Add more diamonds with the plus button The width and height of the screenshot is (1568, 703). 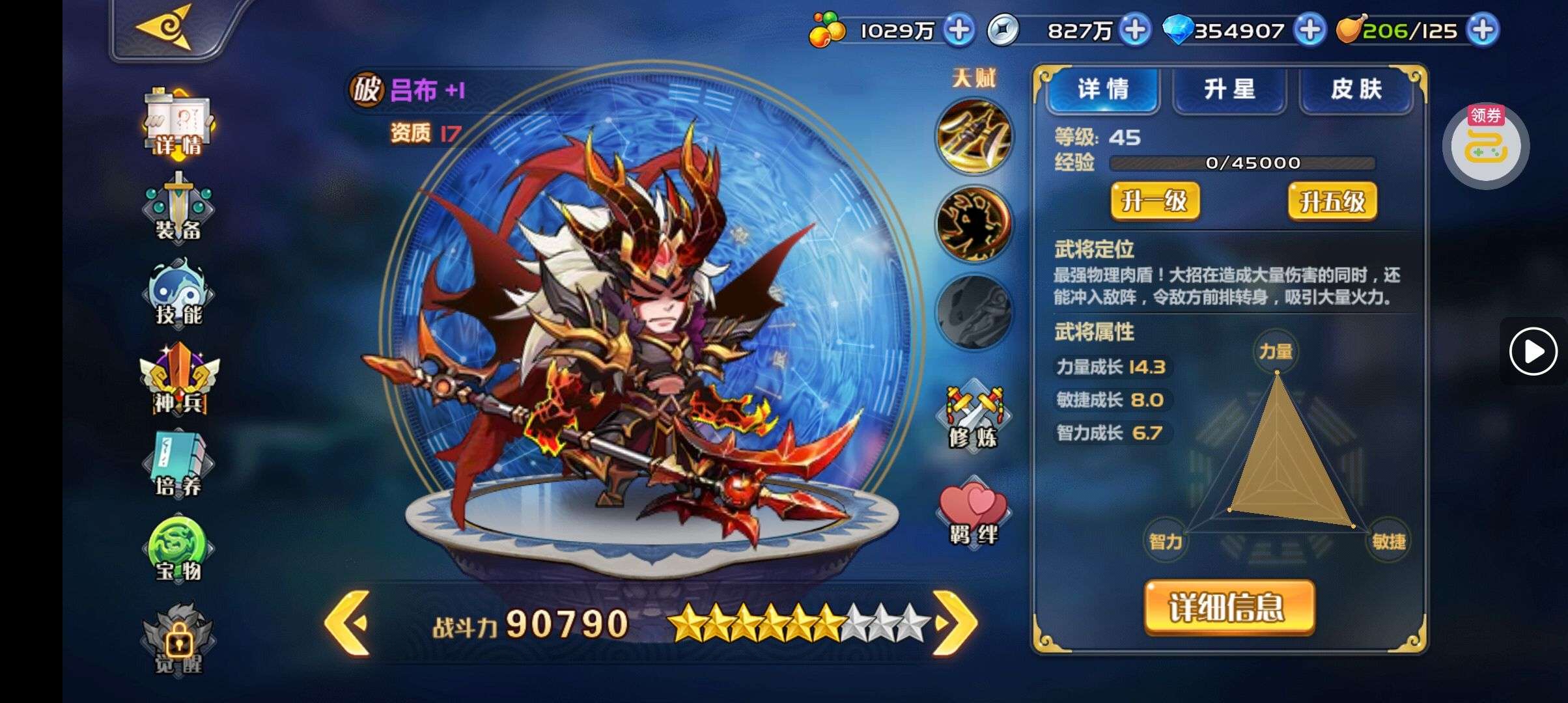[1309, 30]
